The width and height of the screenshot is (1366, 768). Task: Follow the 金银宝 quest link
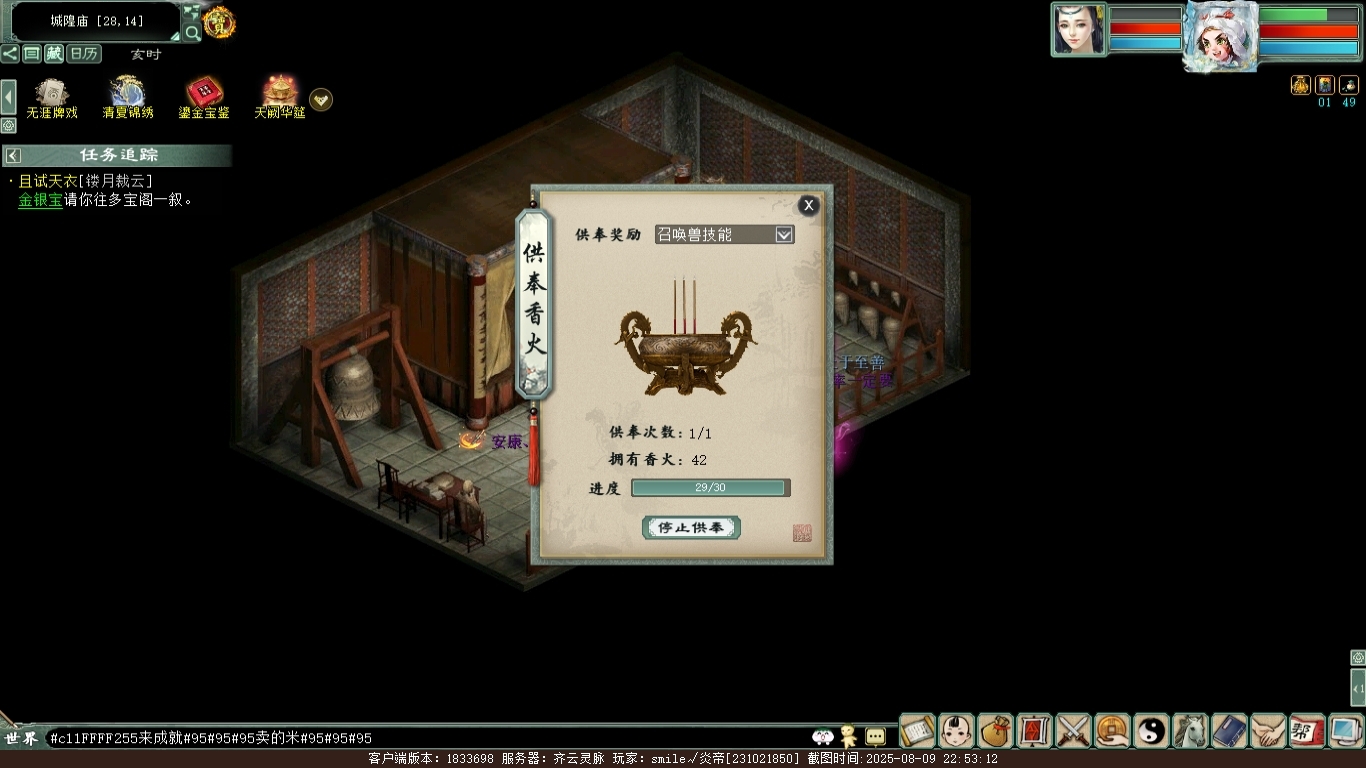[x=40, y=200]
